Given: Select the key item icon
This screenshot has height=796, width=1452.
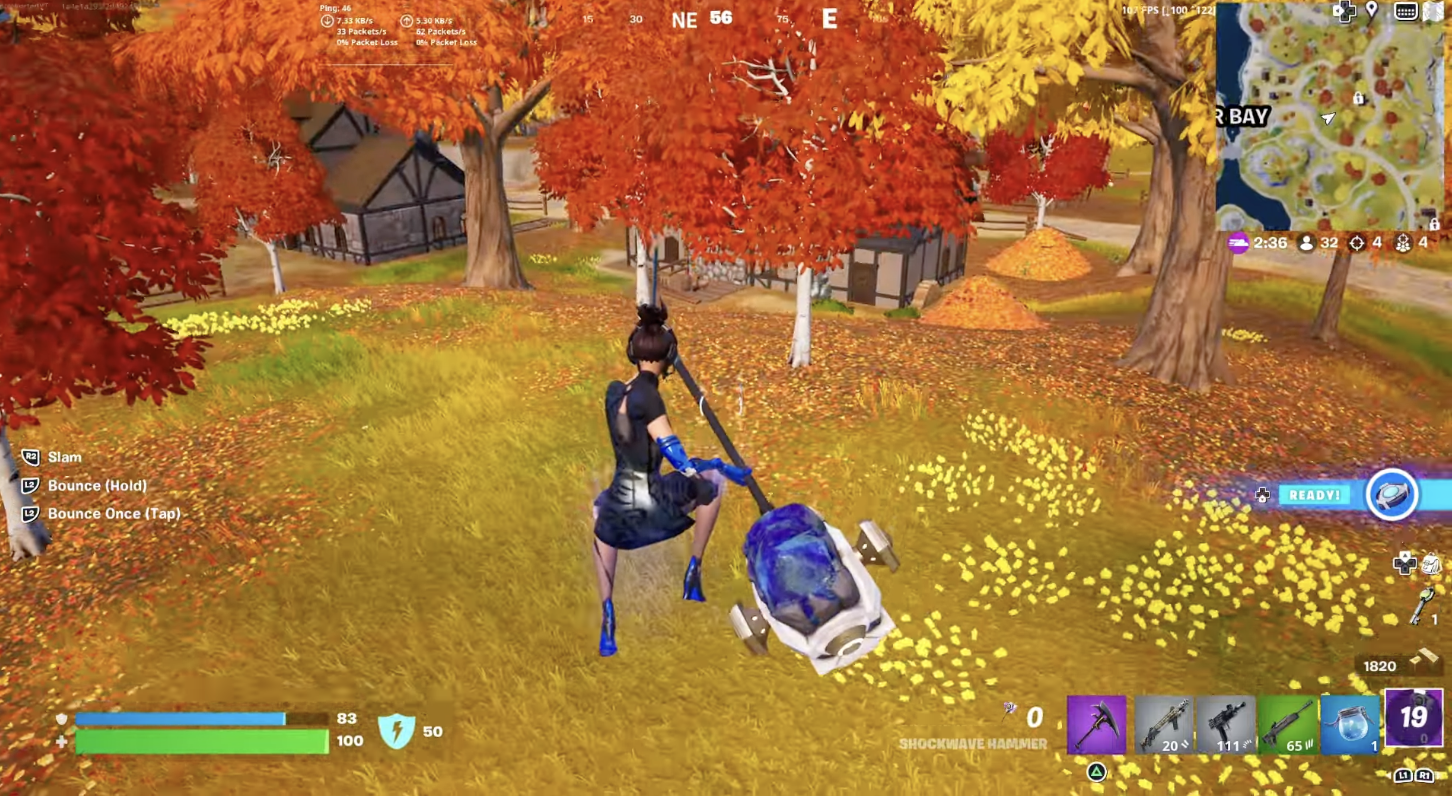Looking at the screenshot, I should pos(1423,606).
